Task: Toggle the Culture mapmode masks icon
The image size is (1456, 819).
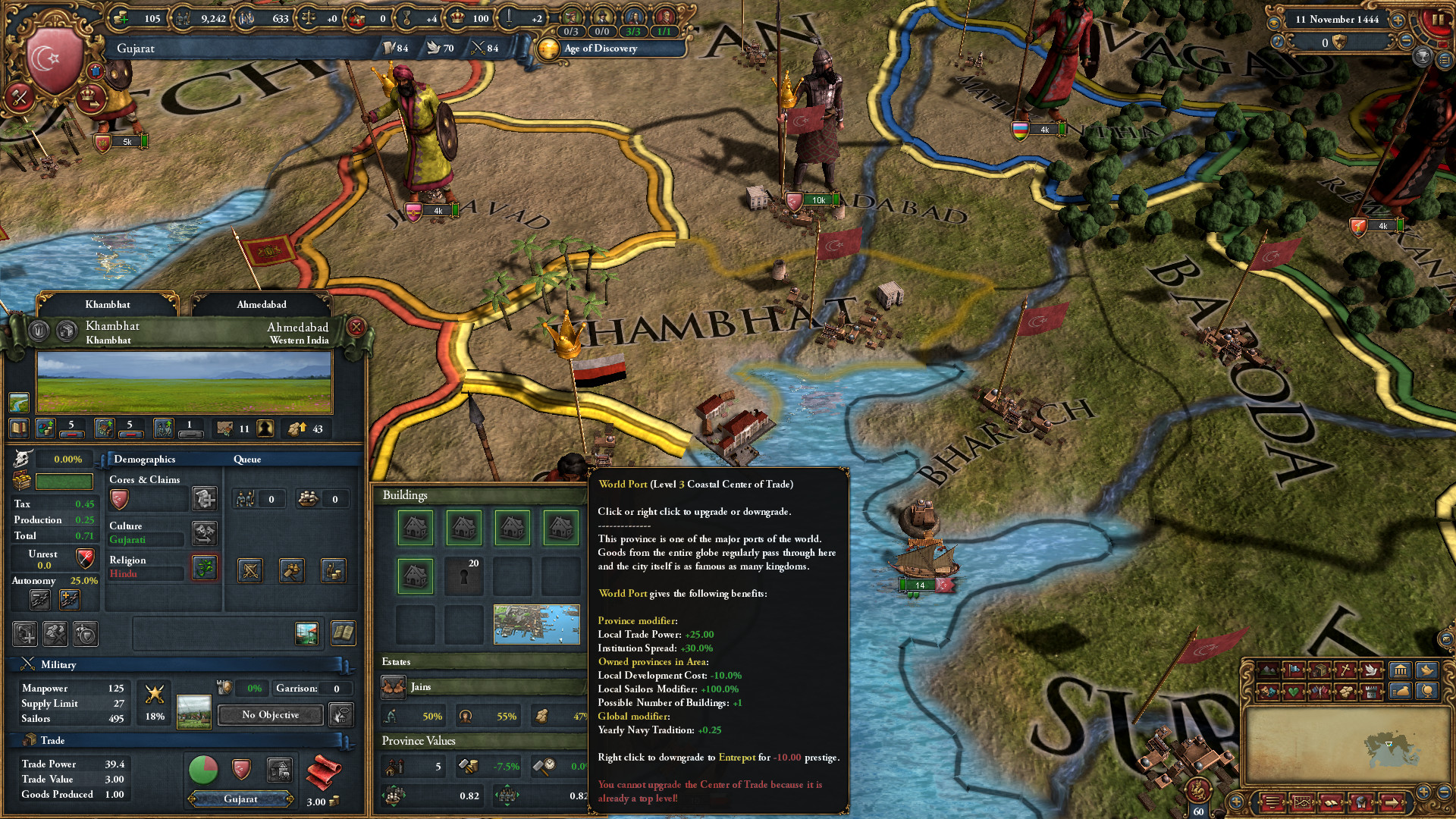Action: coord(1268,692)
